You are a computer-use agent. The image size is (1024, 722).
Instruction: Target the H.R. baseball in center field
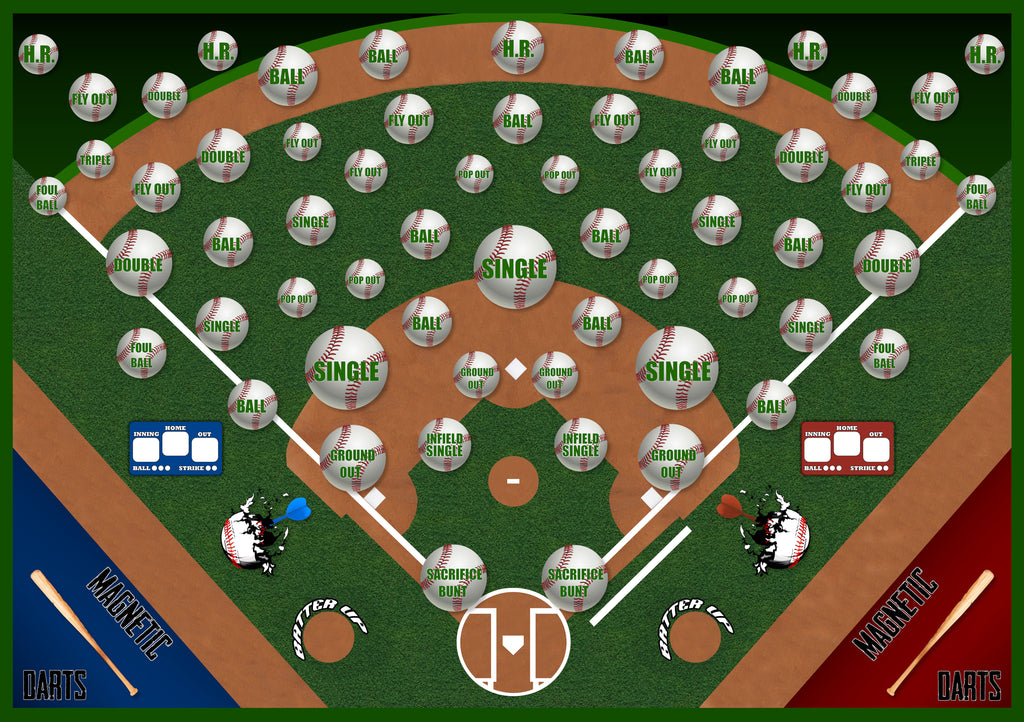[517, 47]
